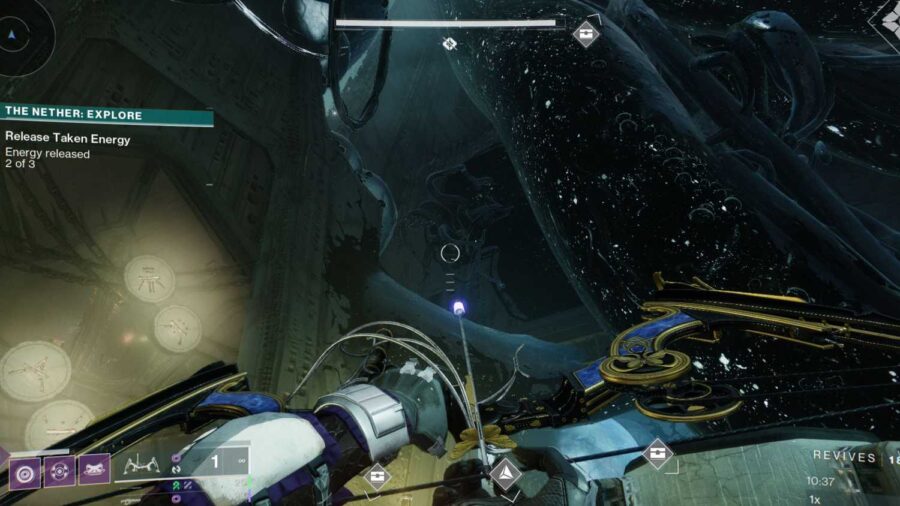This screenshot has width=900, height=506.
Task: Click the chest marker beside the top bar
Action: pos(586,33)
